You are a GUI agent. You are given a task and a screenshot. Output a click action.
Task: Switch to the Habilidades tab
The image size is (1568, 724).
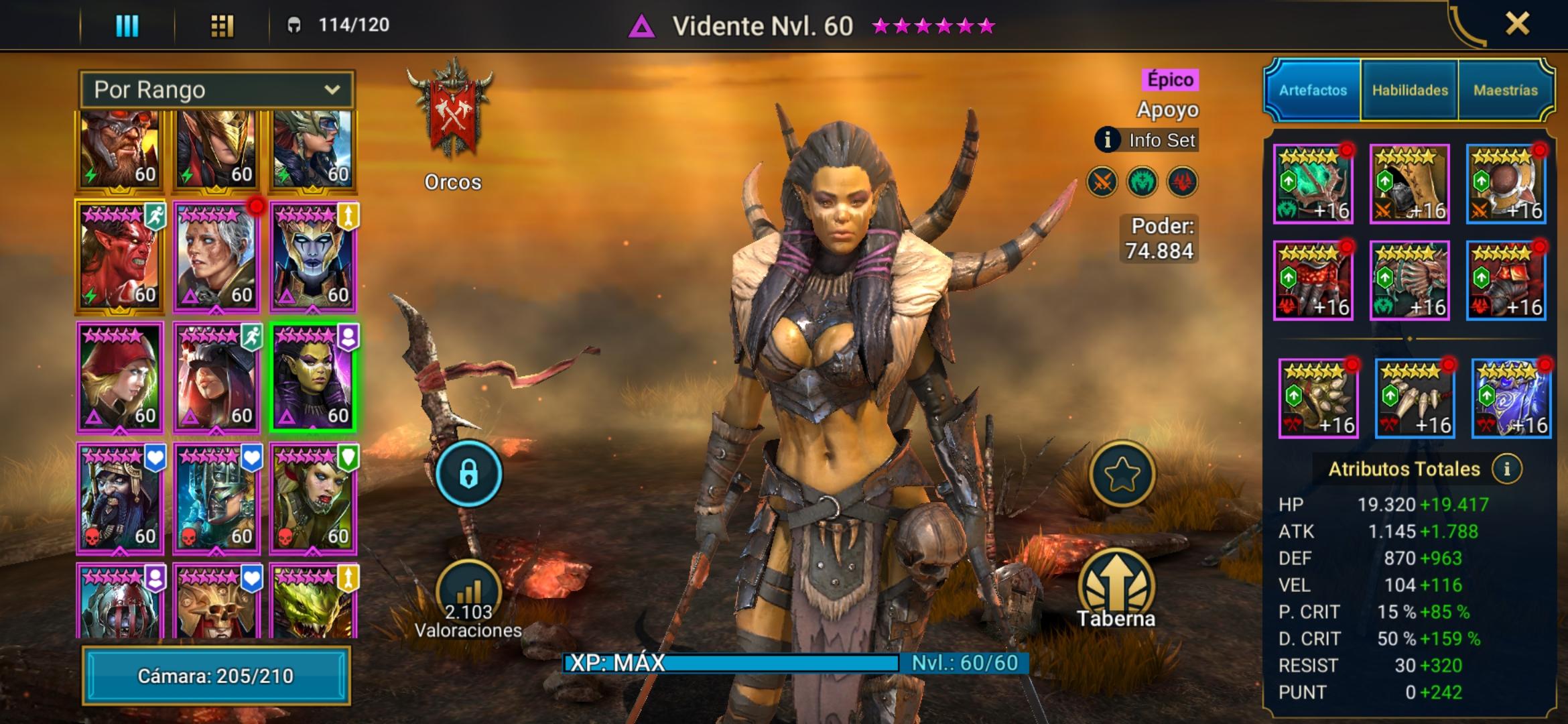[x=1409, y=90]
